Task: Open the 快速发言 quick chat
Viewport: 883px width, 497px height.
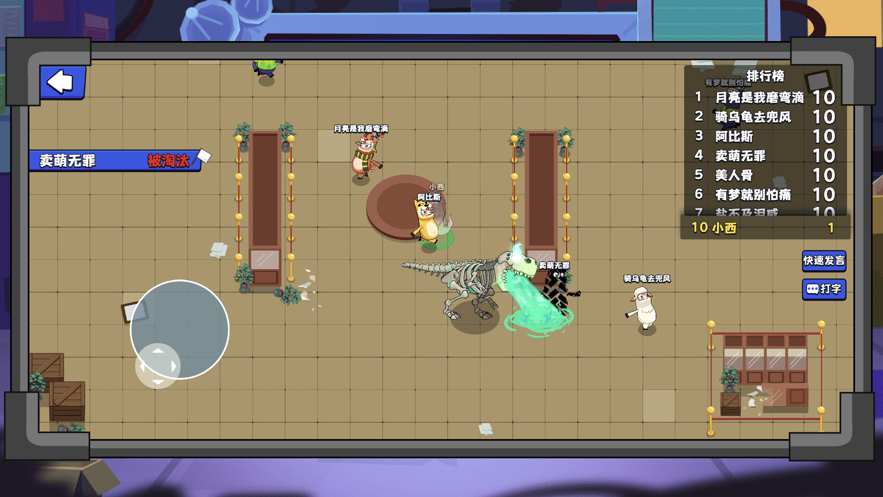Action: [x=824, y=261]
